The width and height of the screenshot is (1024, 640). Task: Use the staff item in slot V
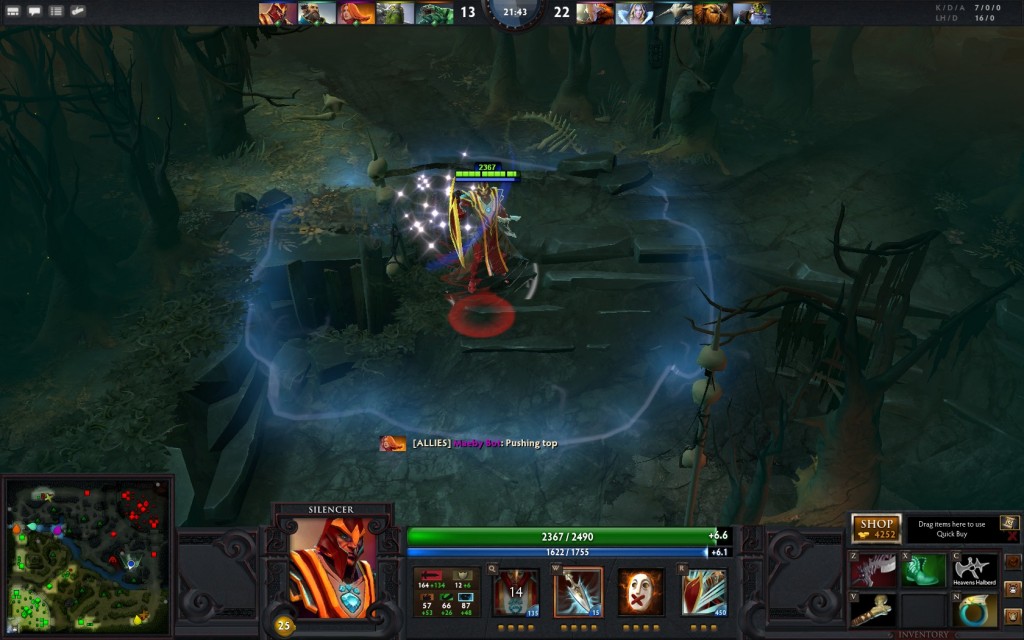point(873,609)
